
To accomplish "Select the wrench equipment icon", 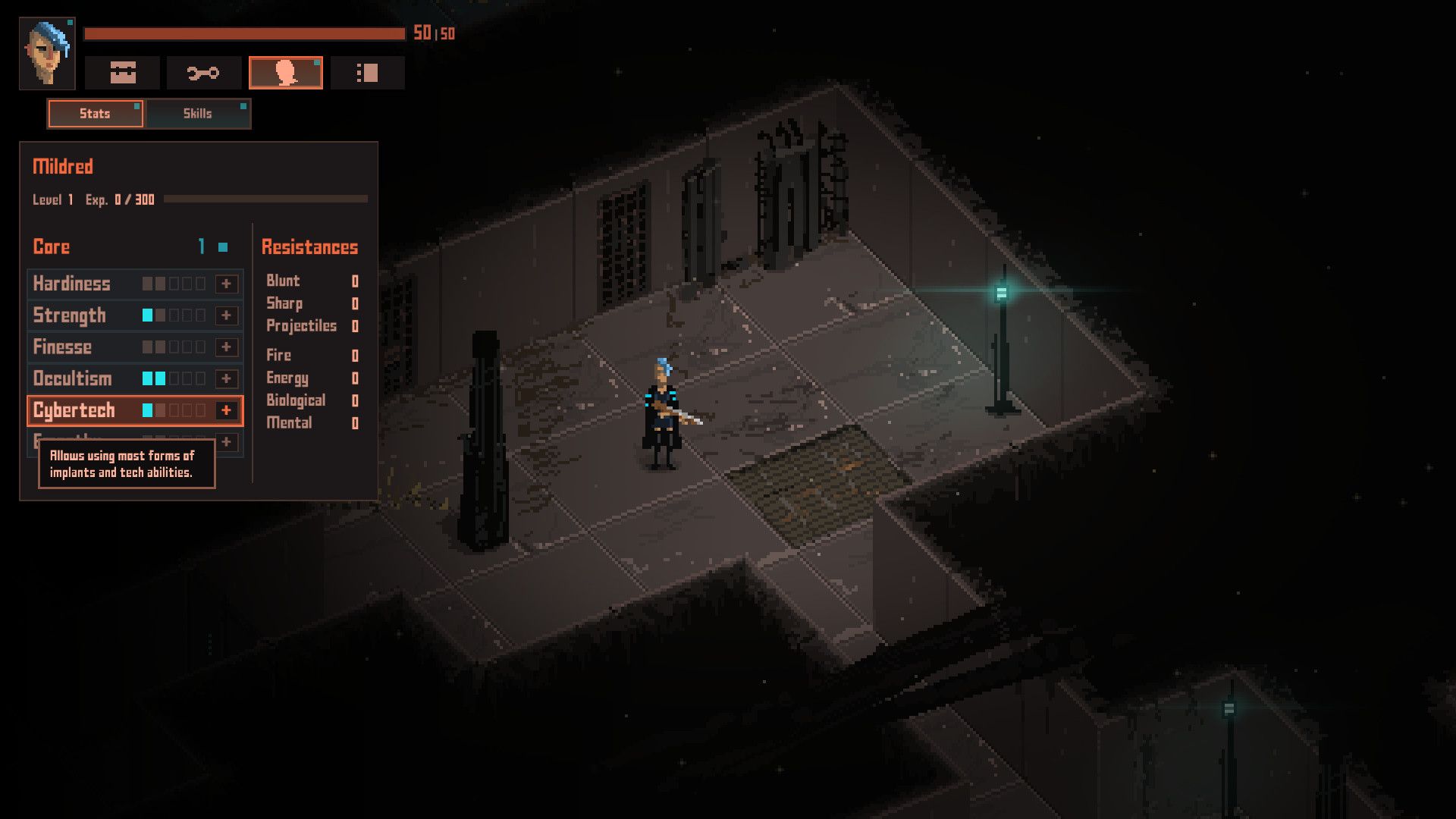I will [203, 72].
